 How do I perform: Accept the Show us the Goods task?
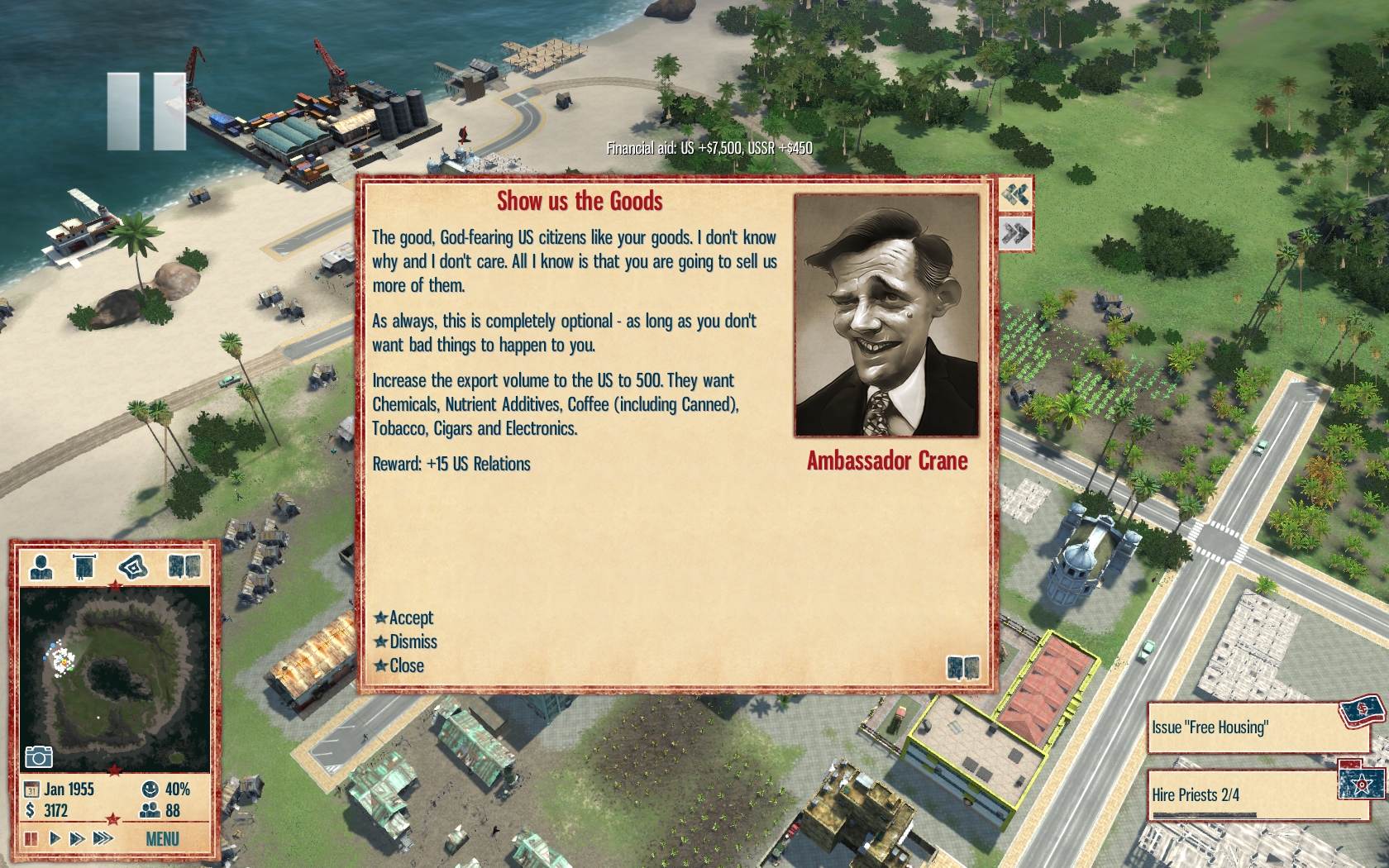click(410, 618)
